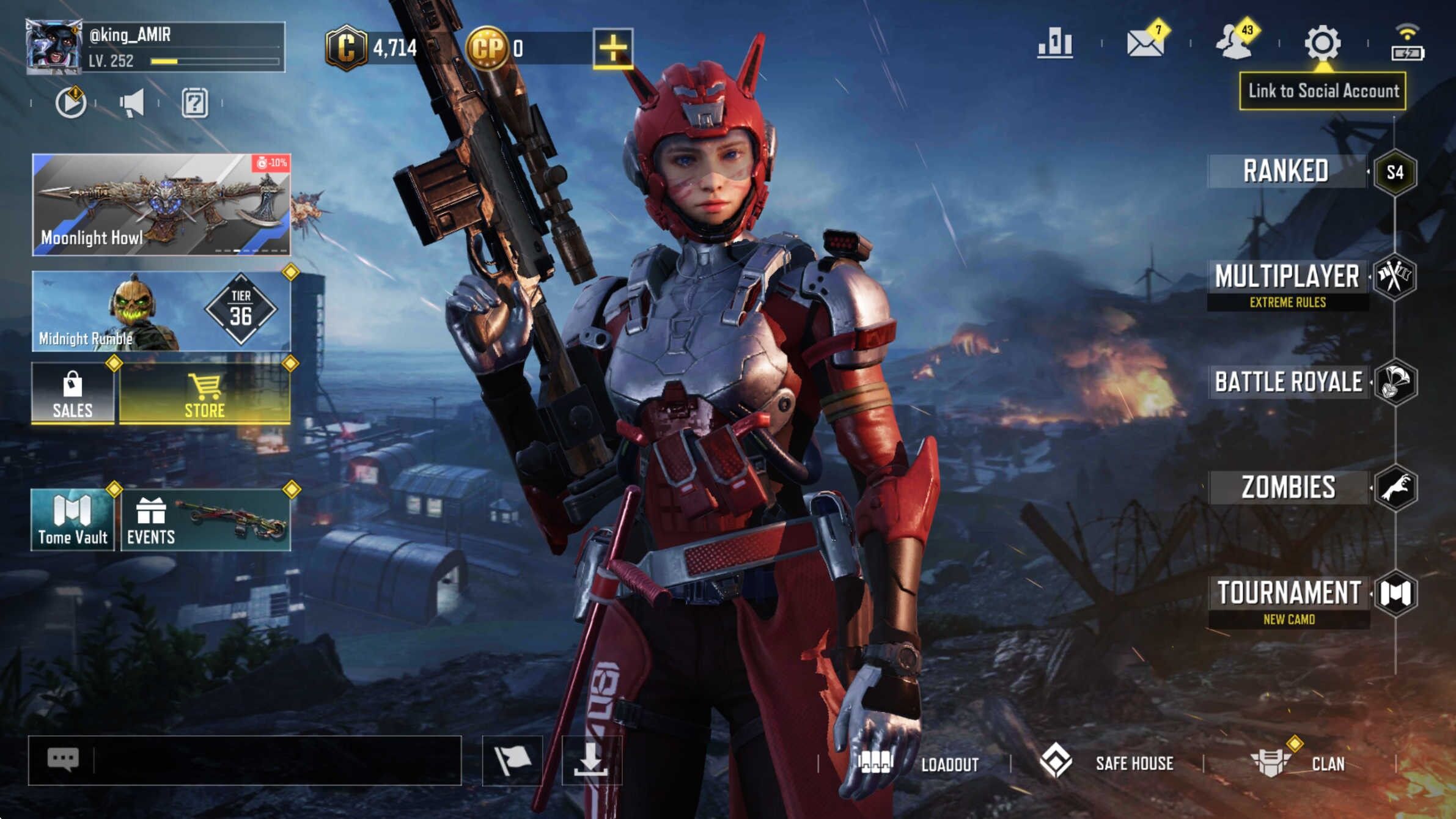This screenshot has height=819, width=1456.
Task: Open the SALES shop
Action: click(73, 393)
